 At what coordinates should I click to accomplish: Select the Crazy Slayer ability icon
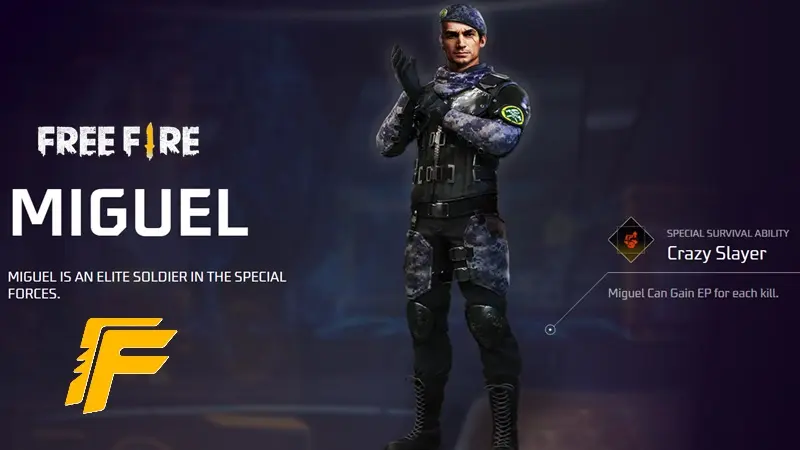pyautogui.click(x=631, y=241)
